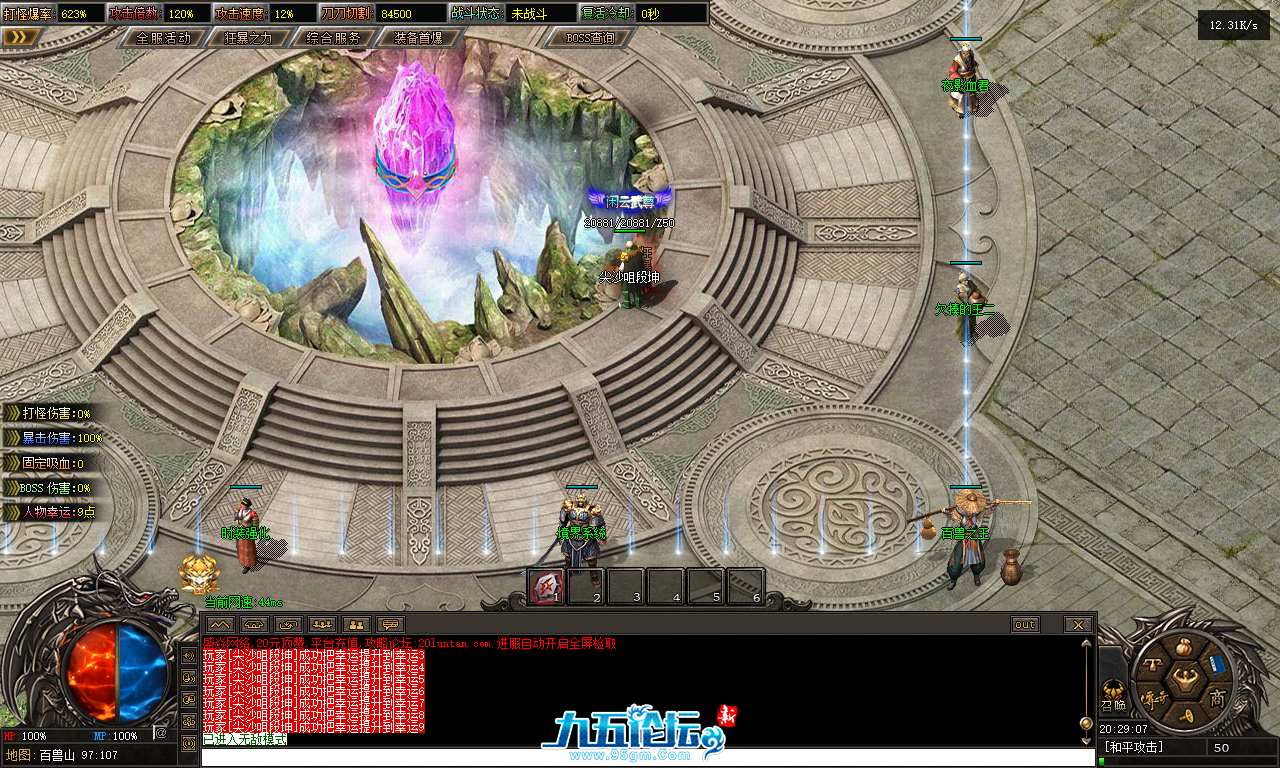The height and width of the screenshot is (768, 1280).
Task: Open the chat bubble message icon on the toolbar
Action: tap(390, 624)
